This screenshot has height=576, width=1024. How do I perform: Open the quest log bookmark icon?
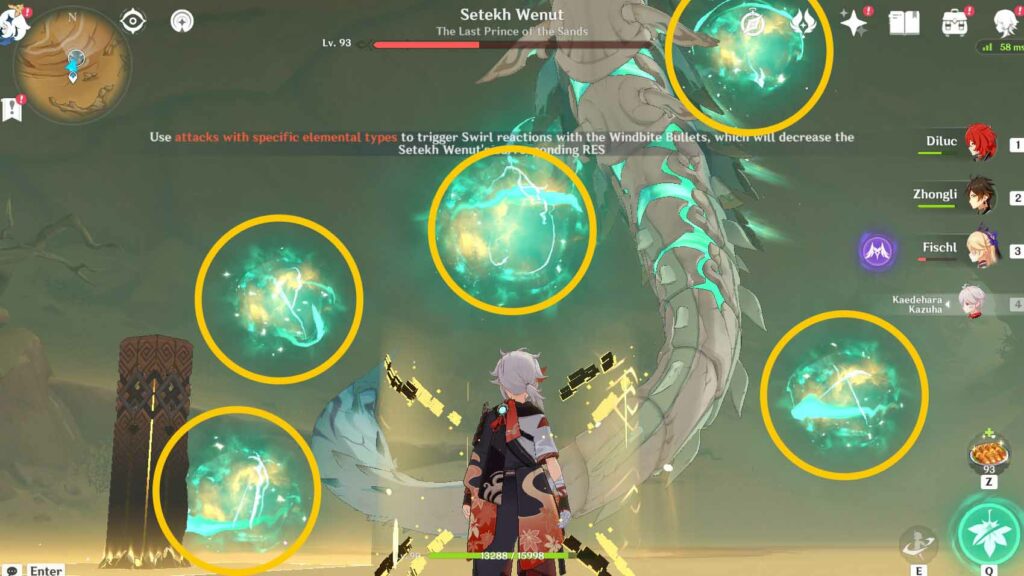(13, 108)
